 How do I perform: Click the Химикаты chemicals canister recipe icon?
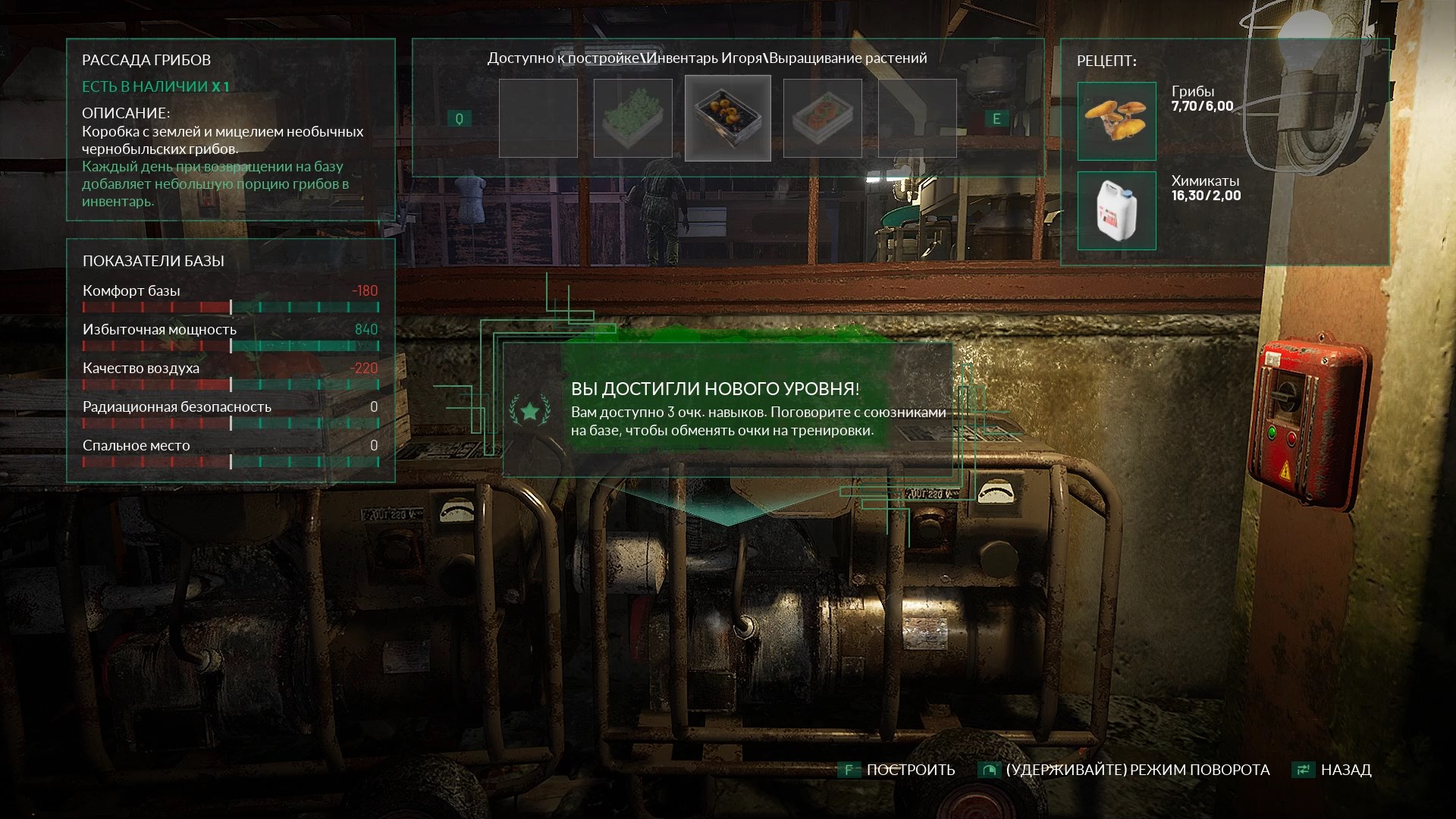pos(1116,211)
